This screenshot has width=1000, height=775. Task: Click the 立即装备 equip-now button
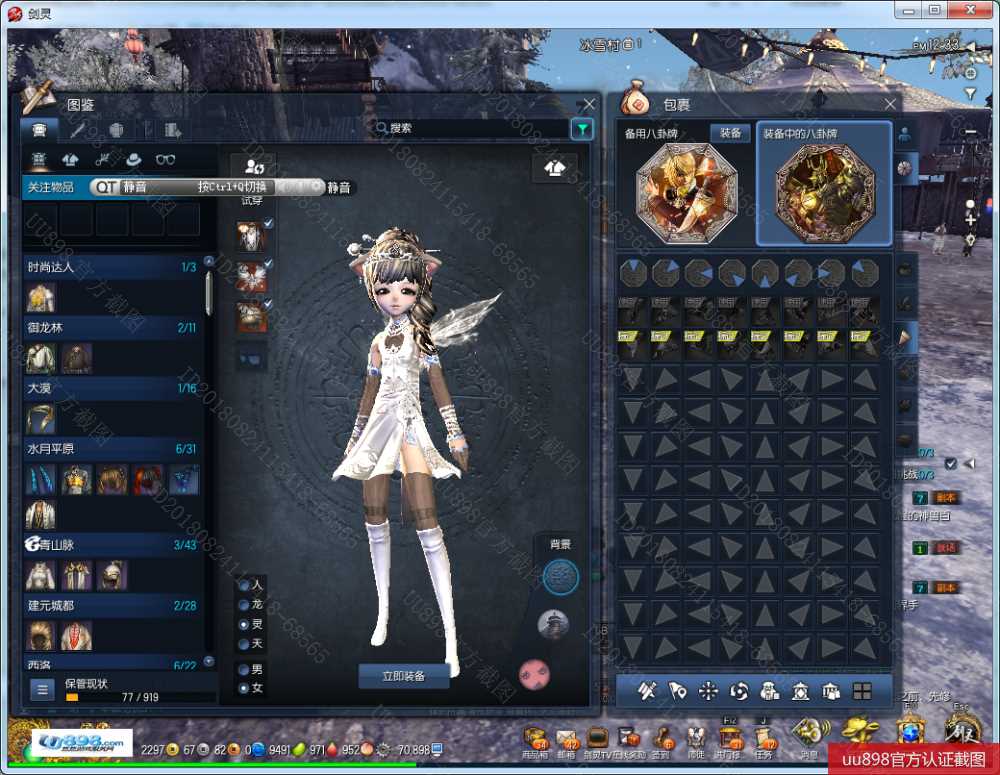[404, 676]
